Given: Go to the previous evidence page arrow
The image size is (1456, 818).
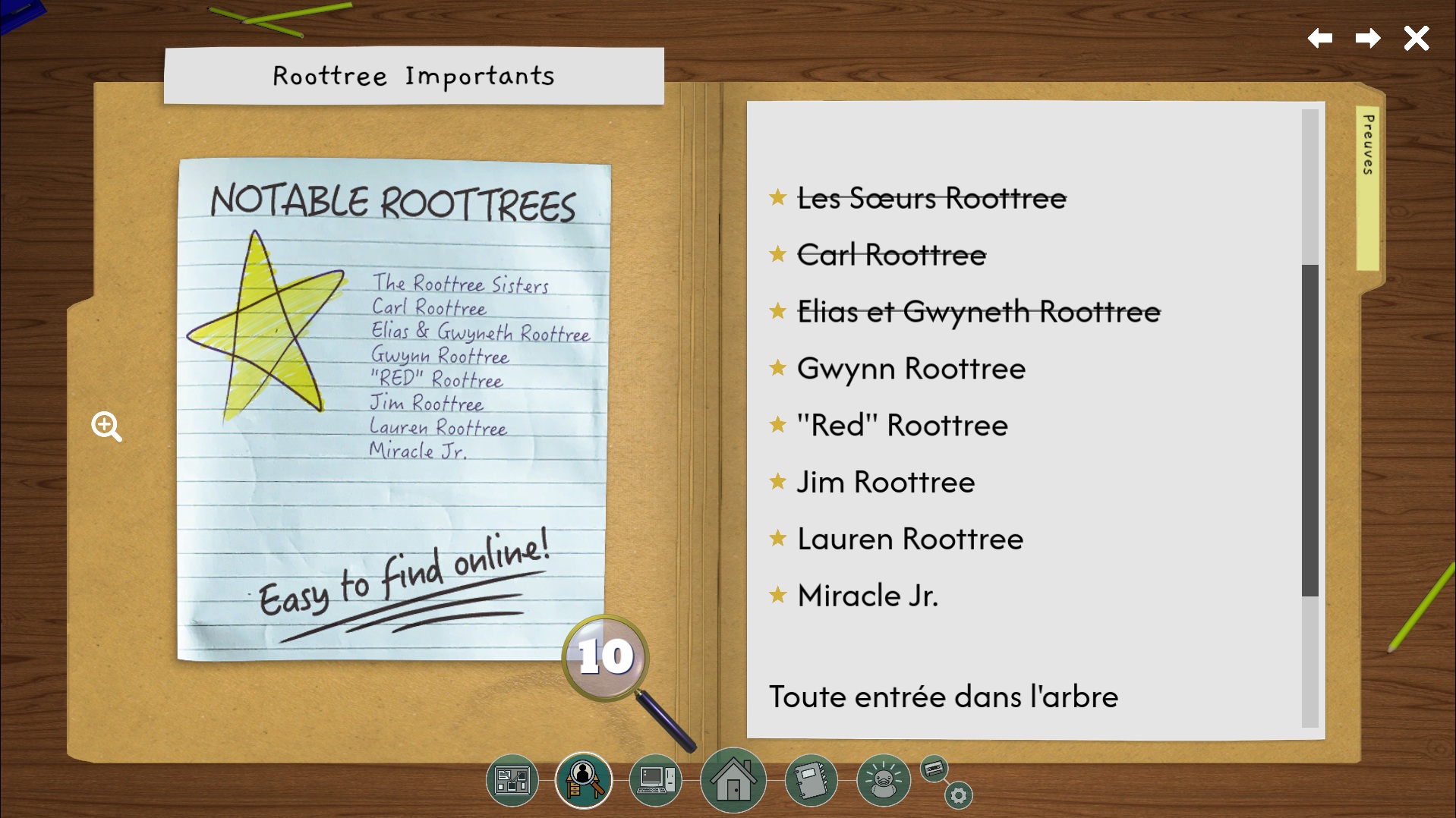Looking at the screenshot, I should [x=1320, y=38].
